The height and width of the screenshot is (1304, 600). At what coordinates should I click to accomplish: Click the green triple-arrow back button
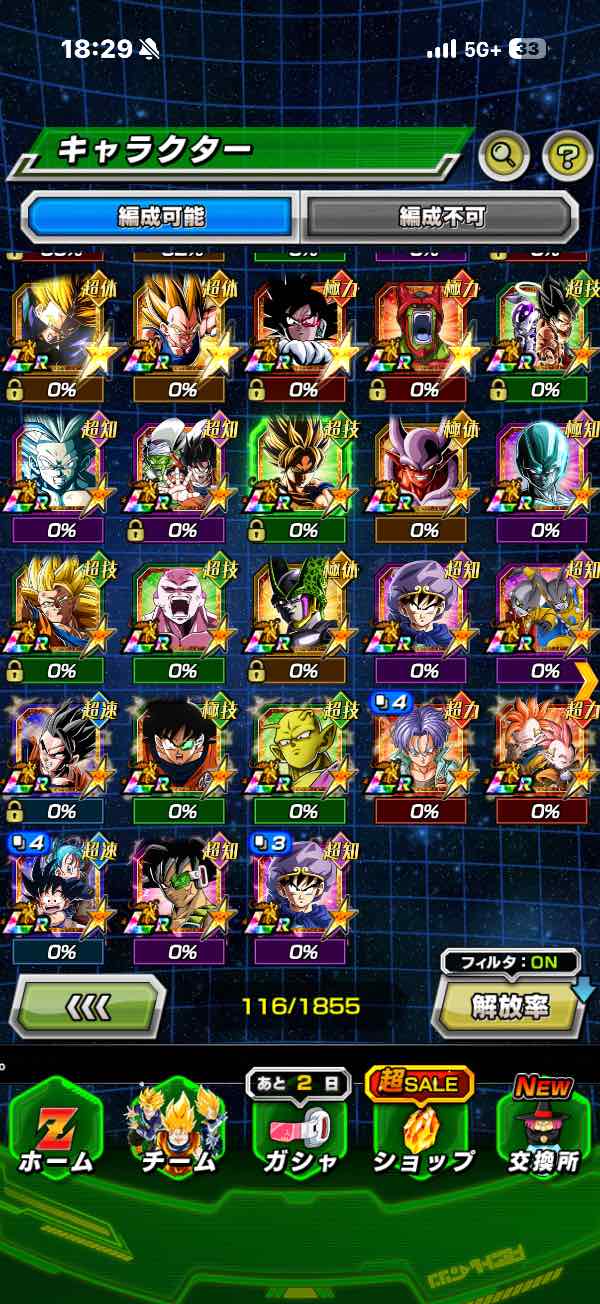(88, 1005)
